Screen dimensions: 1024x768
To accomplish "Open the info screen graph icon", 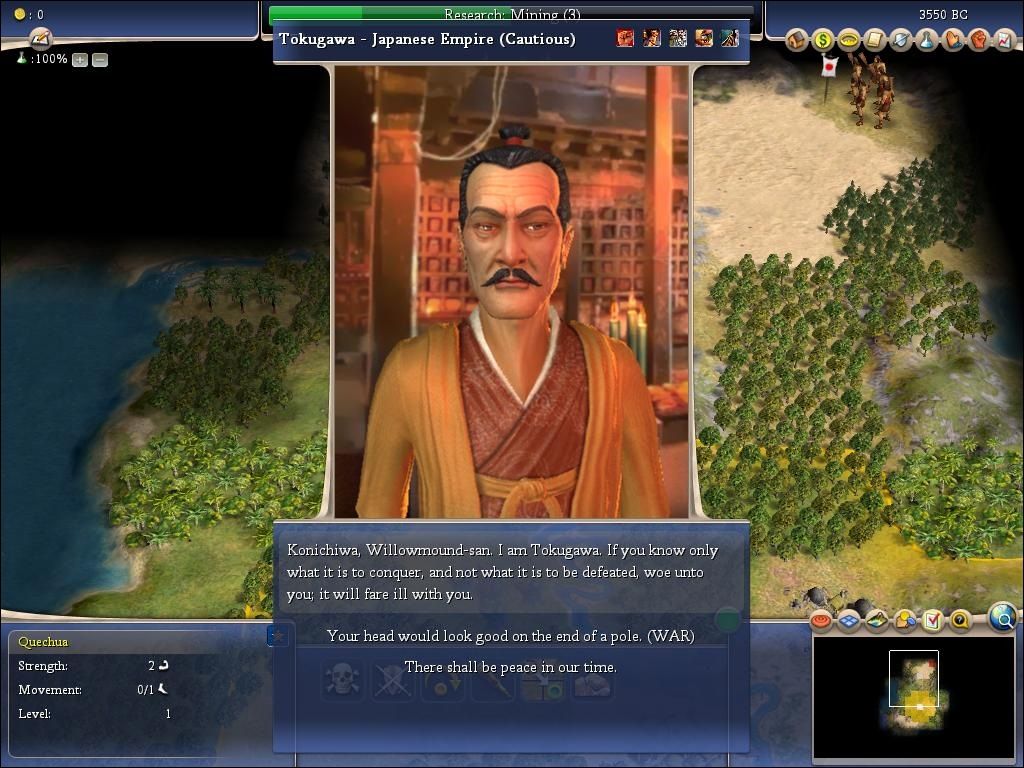I will click(x=1004, y=40).
